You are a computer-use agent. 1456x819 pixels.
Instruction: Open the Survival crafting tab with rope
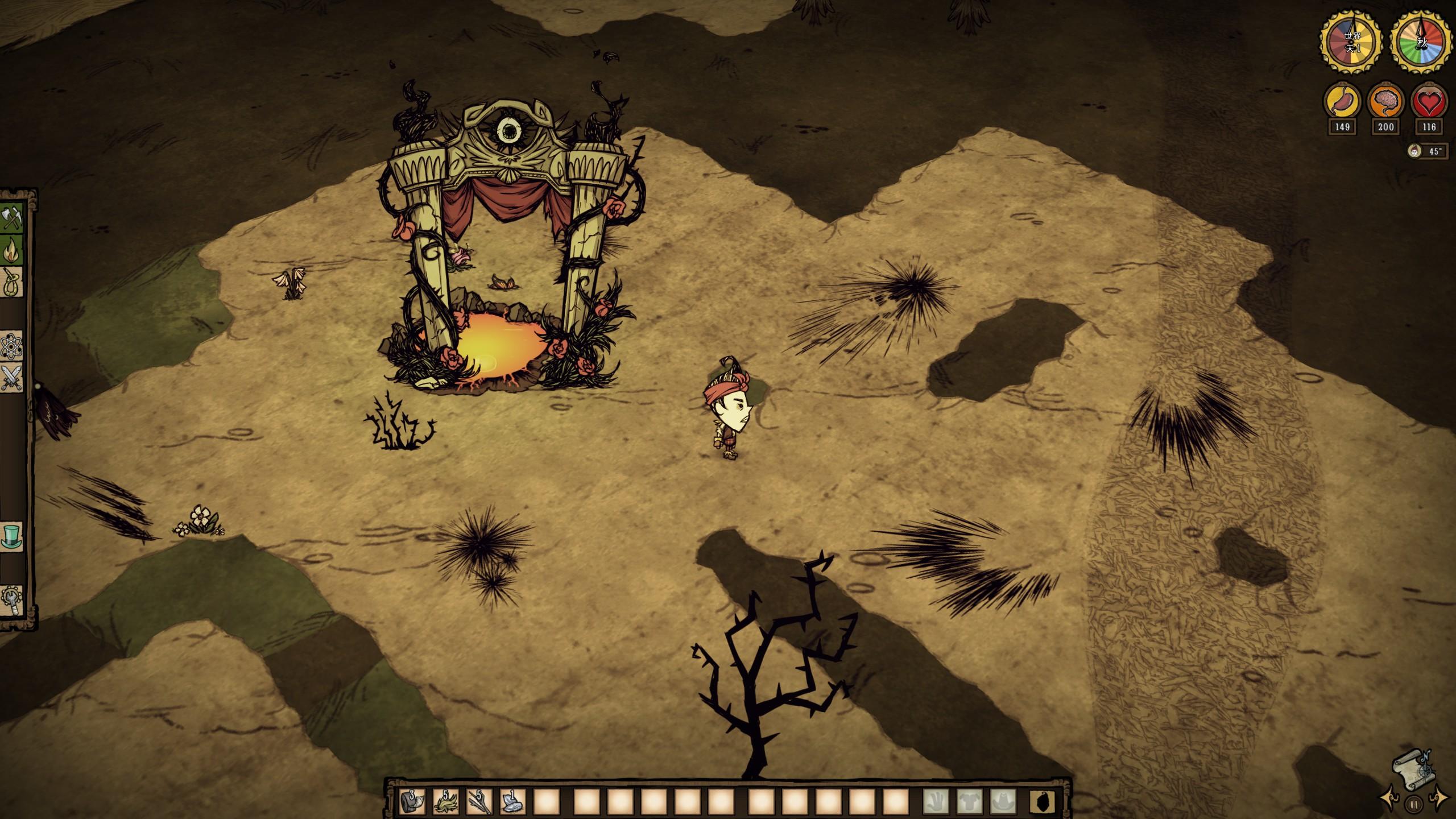coord(12,282)
